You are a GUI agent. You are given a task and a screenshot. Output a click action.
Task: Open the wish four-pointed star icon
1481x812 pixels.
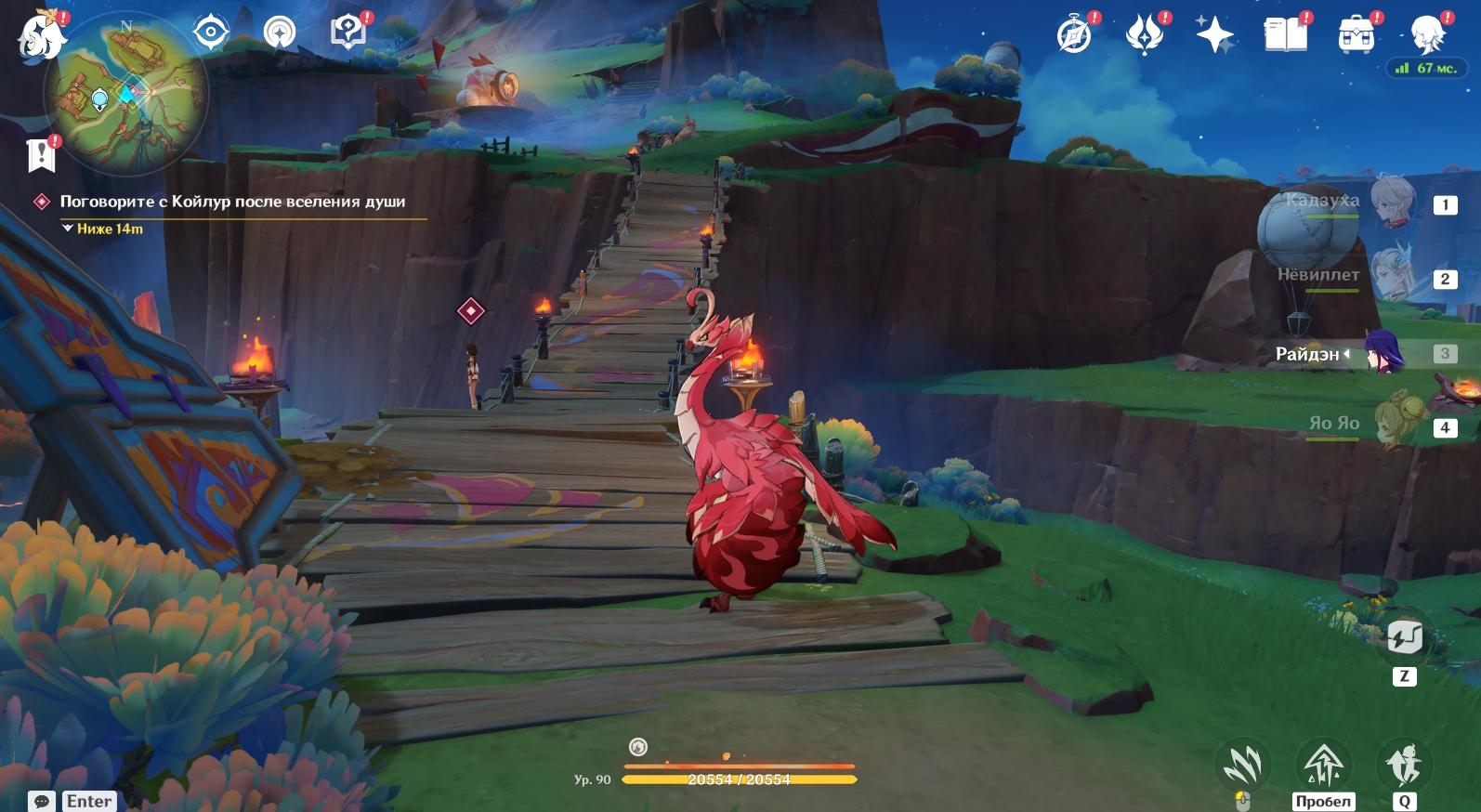coord(1214,35)
